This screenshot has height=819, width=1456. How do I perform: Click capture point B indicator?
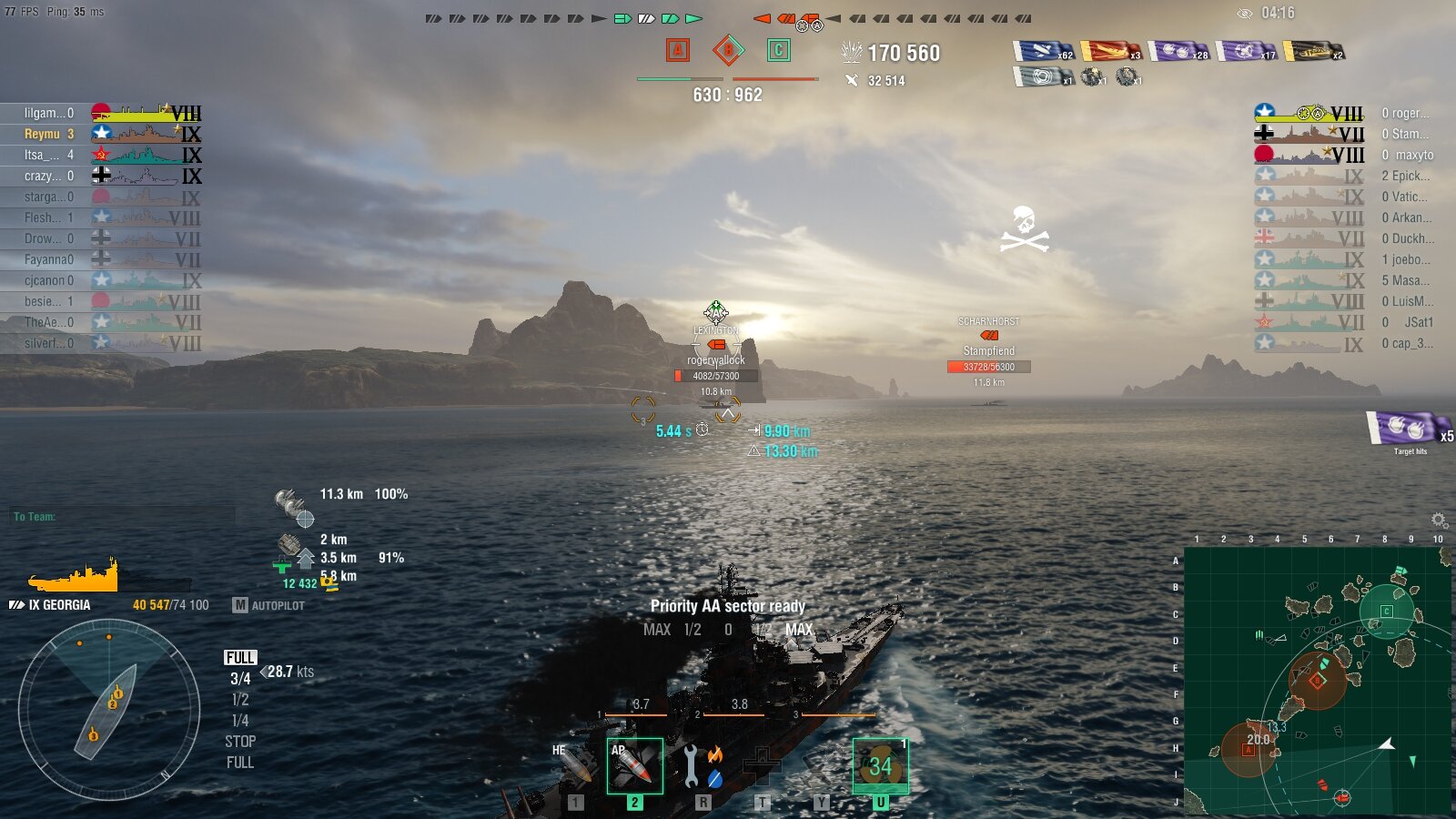point(728,50)
